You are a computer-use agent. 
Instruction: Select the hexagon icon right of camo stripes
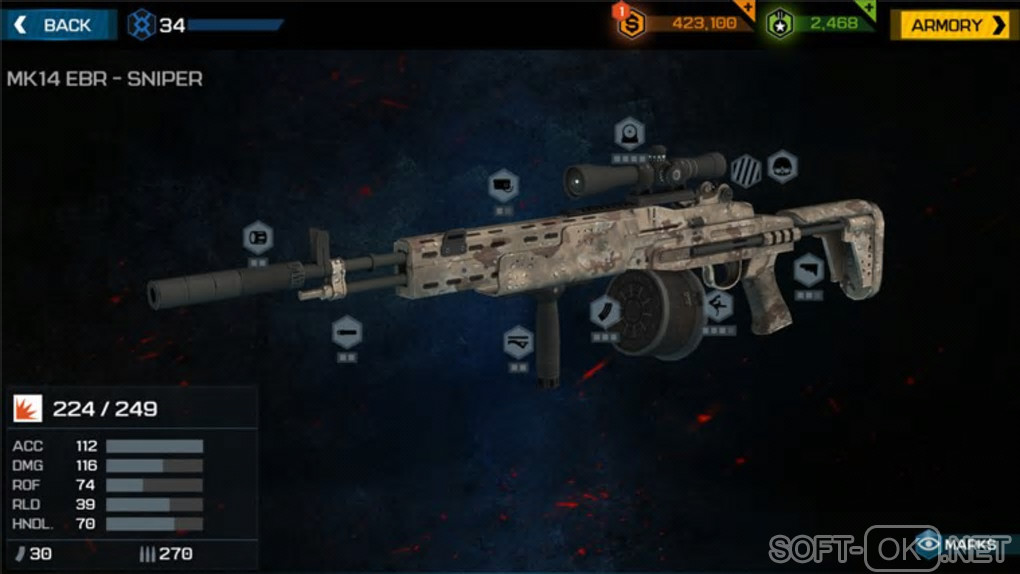782,167
